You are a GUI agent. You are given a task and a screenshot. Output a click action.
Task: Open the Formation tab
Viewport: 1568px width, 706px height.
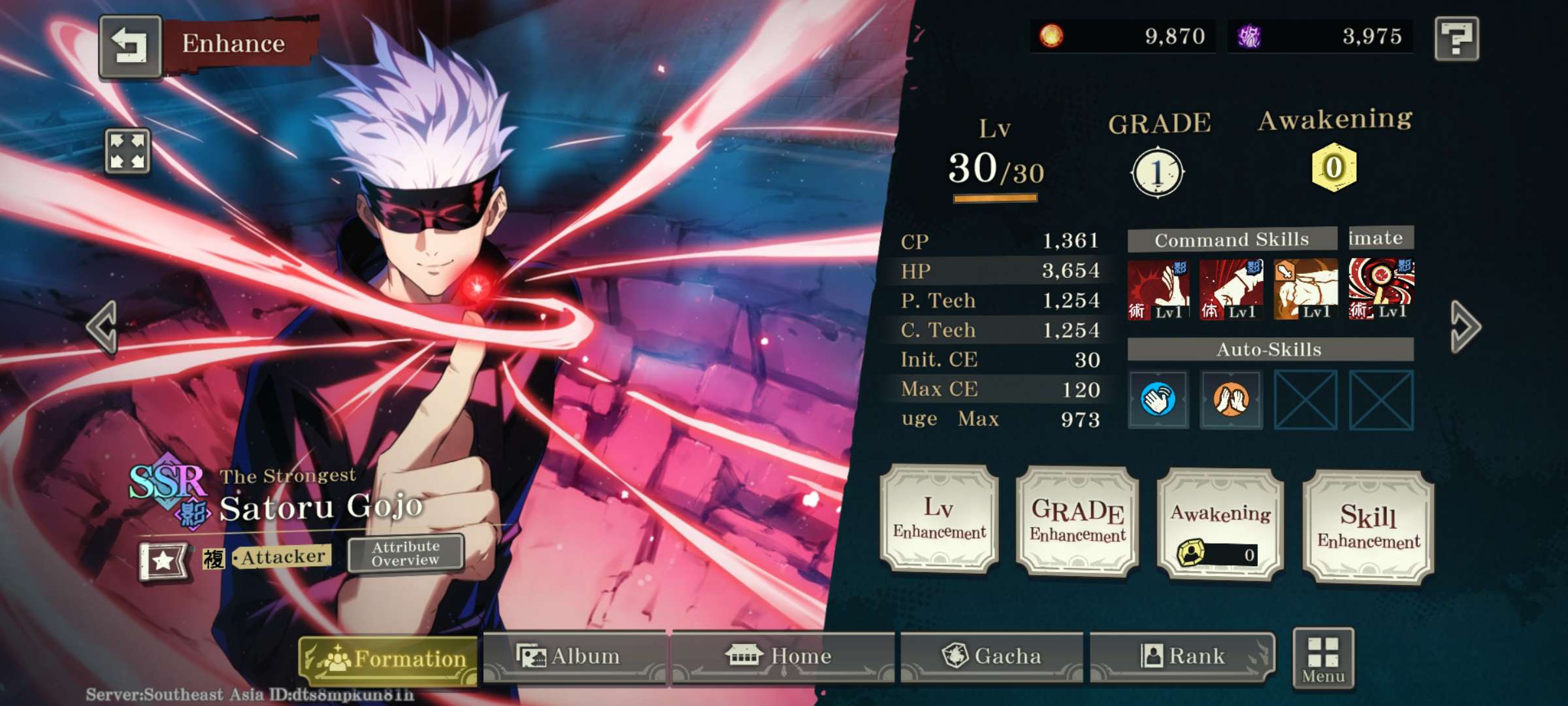click(389, 659)
